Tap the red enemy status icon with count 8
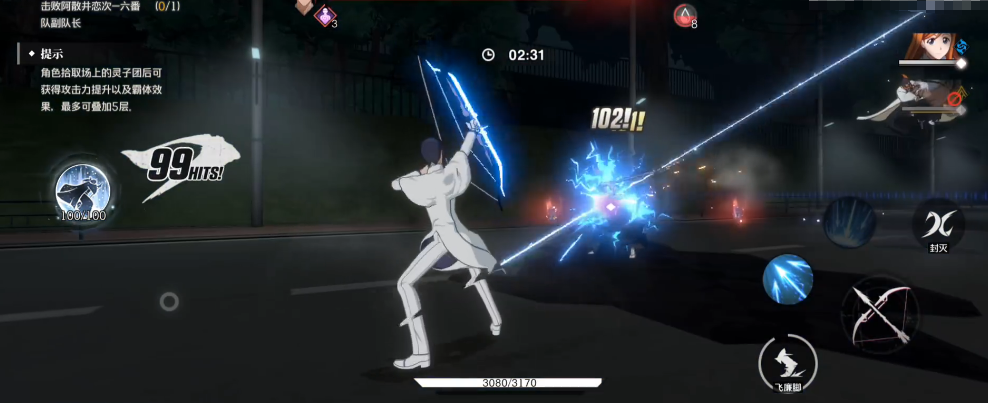Image resolution: width=988 pixels, height=403 pixels. (683, 14)
